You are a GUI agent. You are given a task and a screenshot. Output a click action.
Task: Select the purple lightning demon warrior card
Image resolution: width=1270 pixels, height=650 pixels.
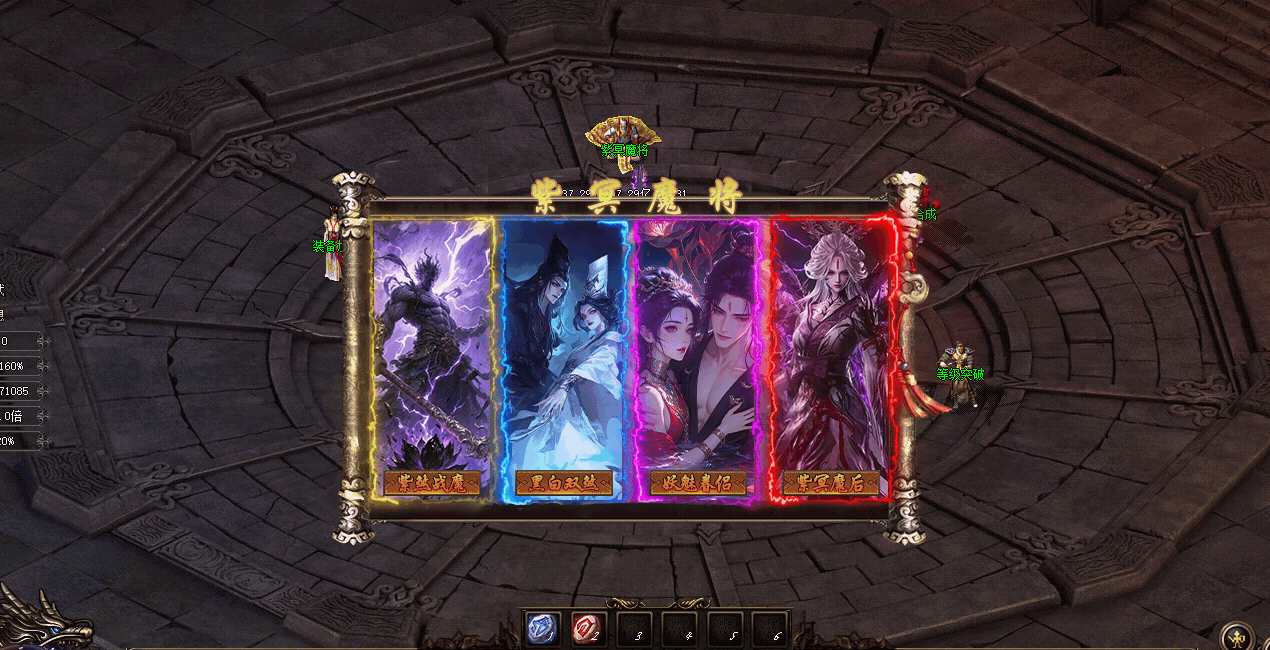point(432,340)
